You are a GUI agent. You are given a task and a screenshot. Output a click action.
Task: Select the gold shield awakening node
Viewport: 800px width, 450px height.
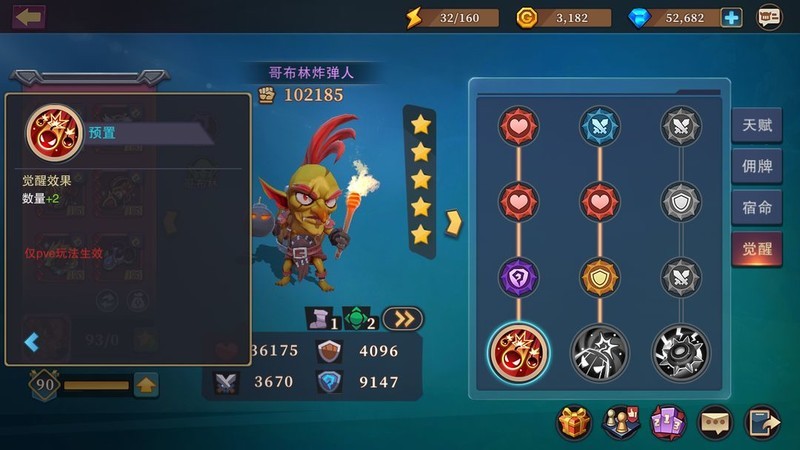[600, 277]
